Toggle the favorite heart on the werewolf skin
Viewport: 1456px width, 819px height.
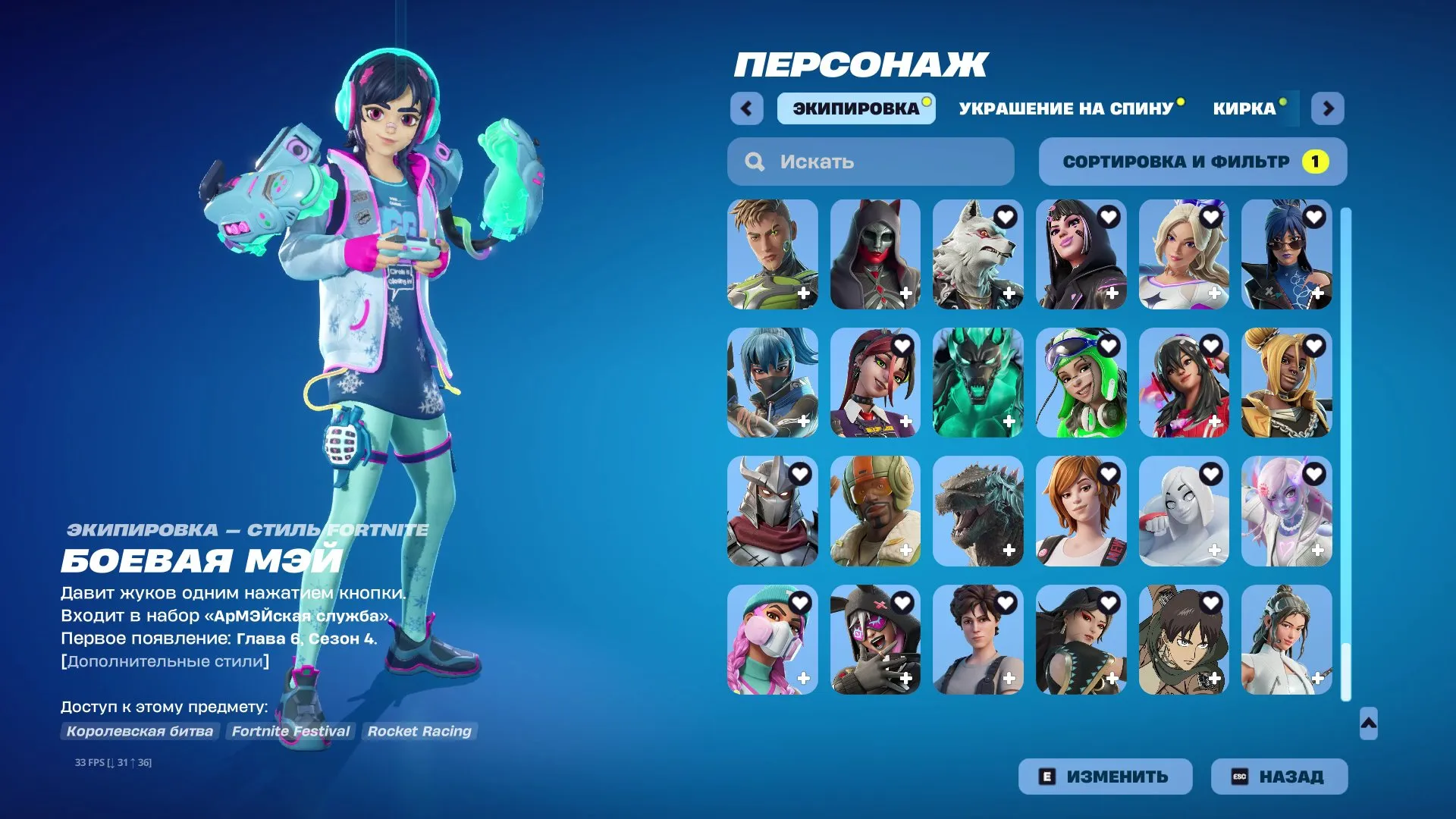[x=1006, y=216]
